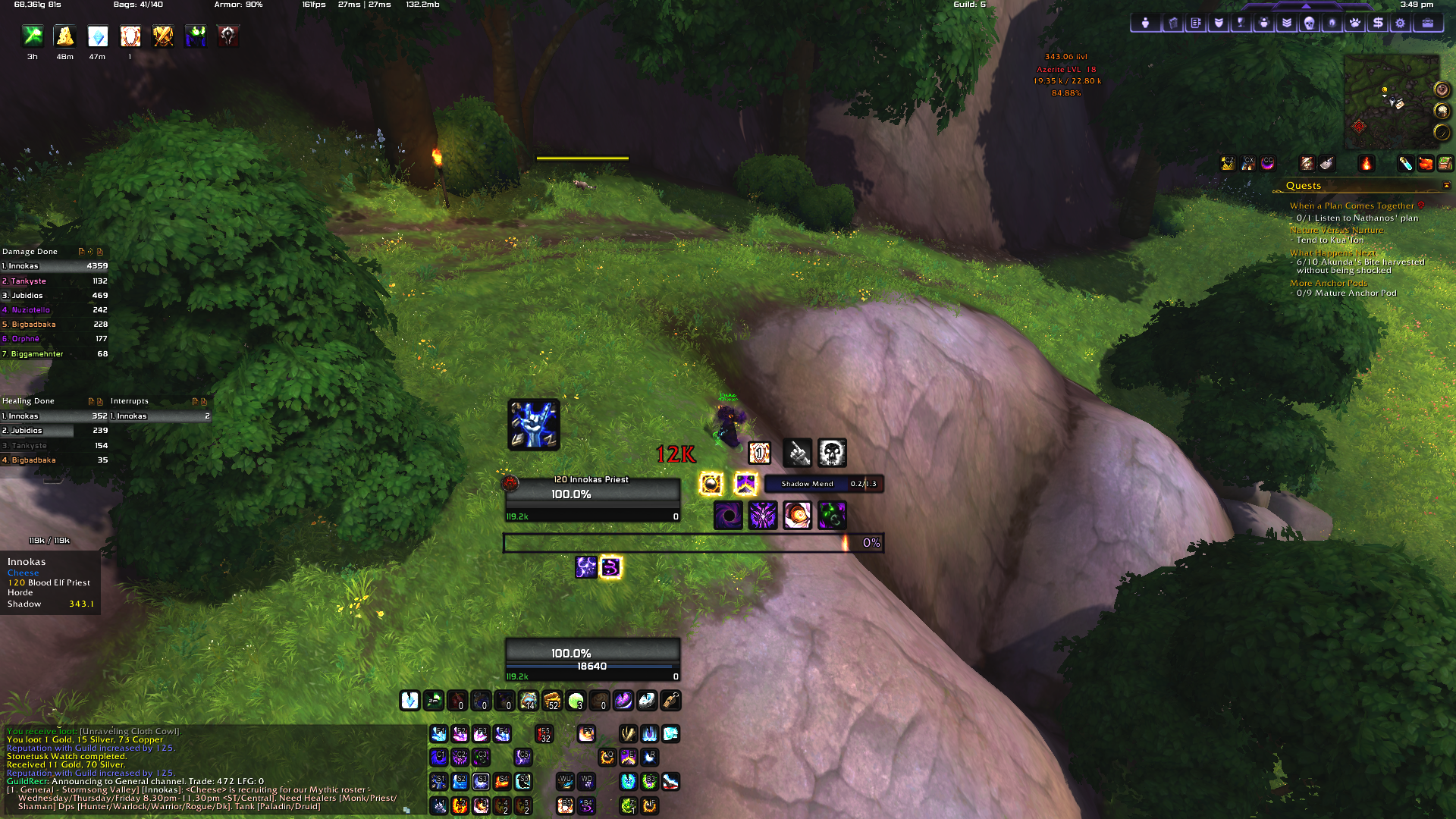Collapse the Quests tracker header button

point(1446,186)
